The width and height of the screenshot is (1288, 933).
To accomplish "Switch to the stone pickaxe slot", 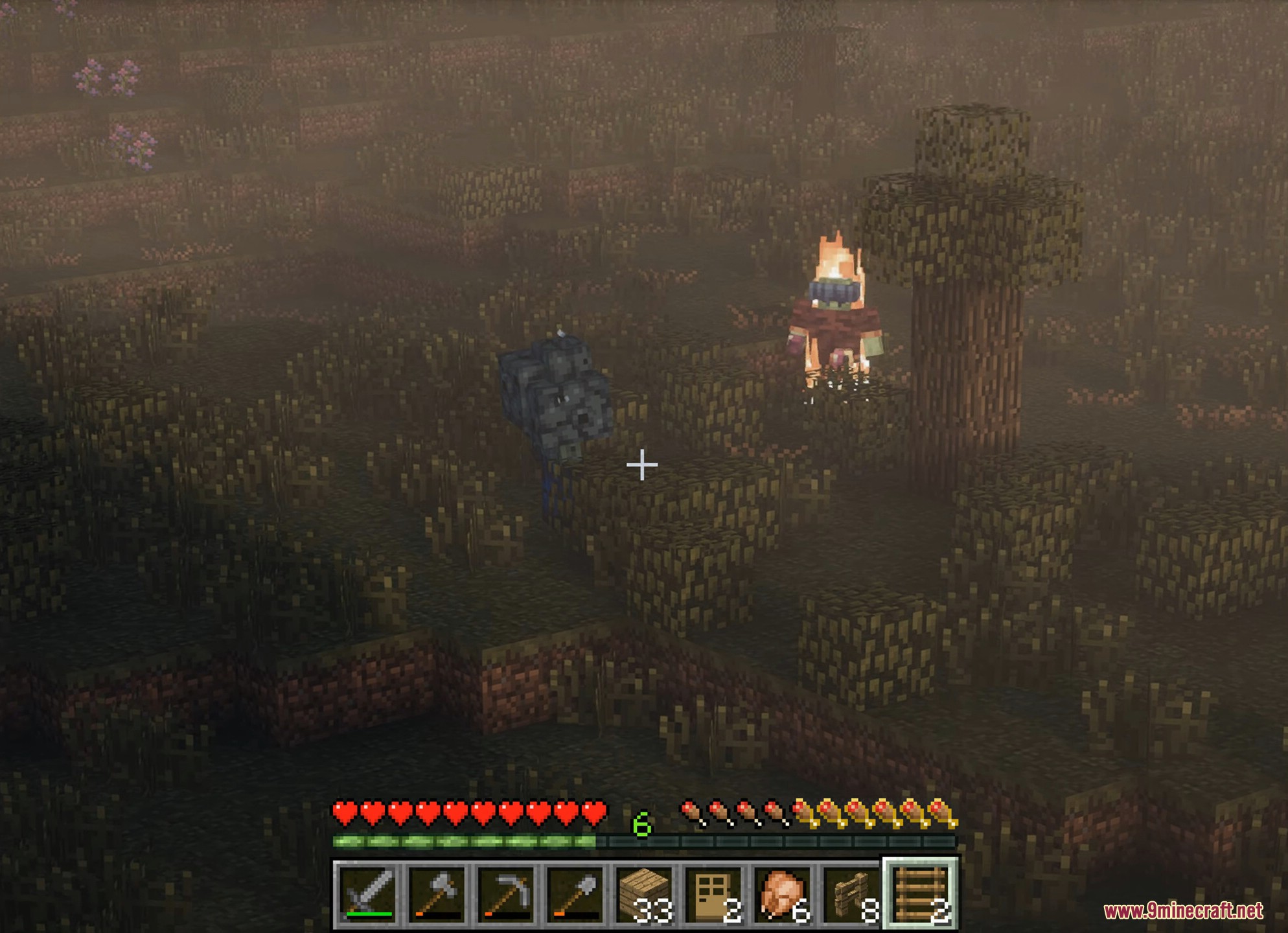I will [507, 894].
